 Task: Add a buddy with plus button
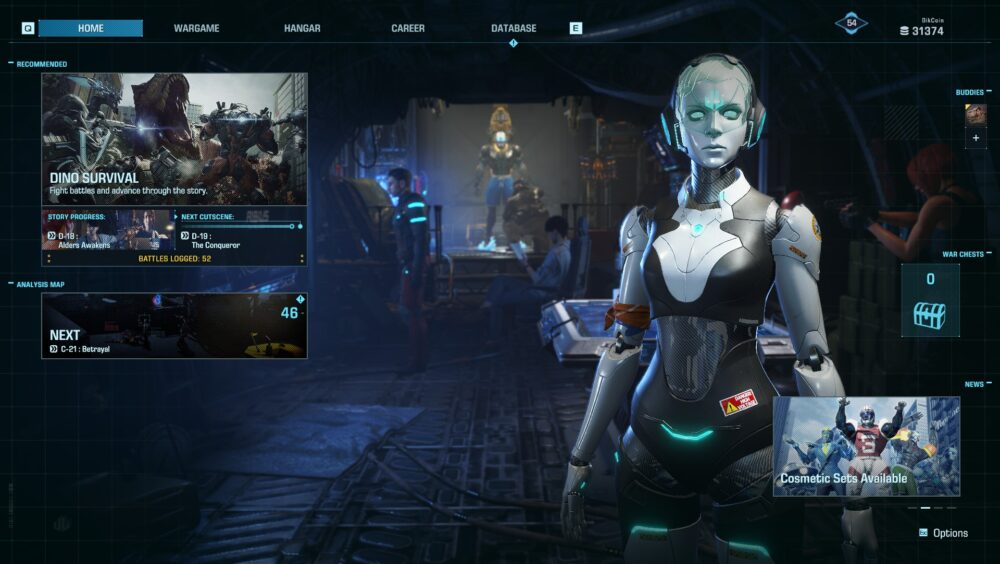(x=975, y=138)
